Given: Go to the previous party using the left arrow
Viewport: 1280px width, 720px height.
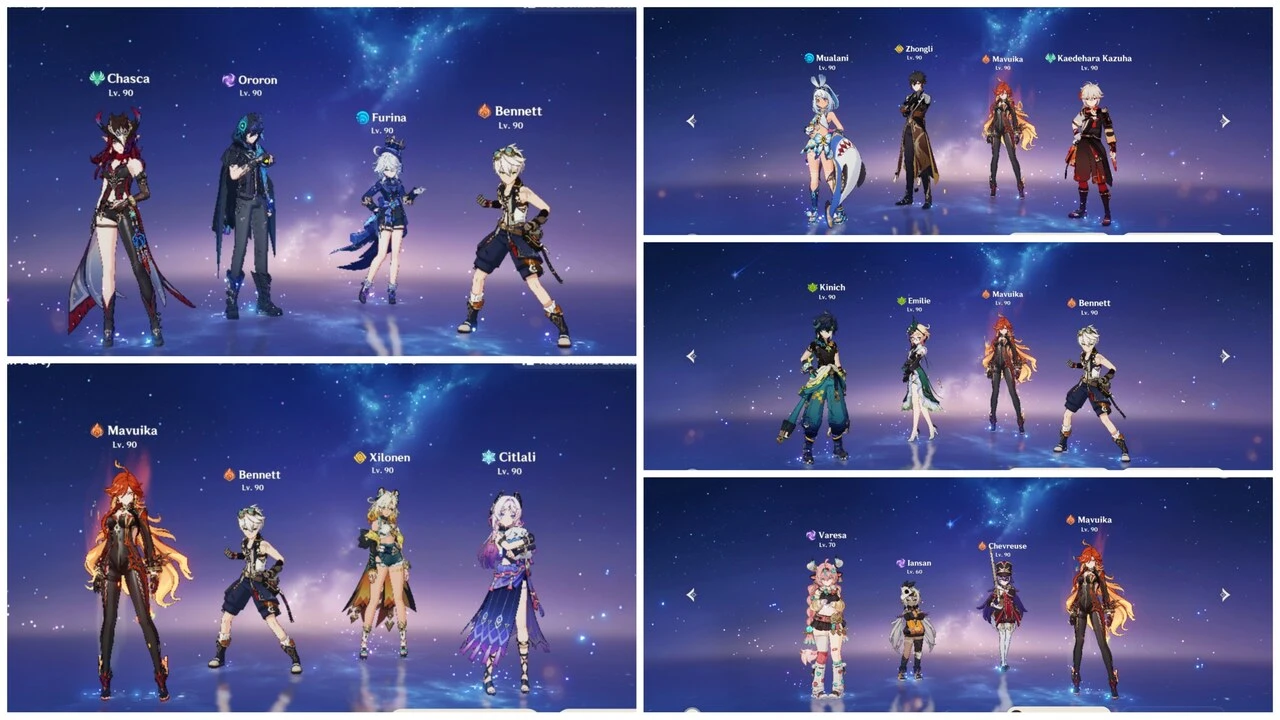Looking at the screenshot, I should tap(690, 120).
